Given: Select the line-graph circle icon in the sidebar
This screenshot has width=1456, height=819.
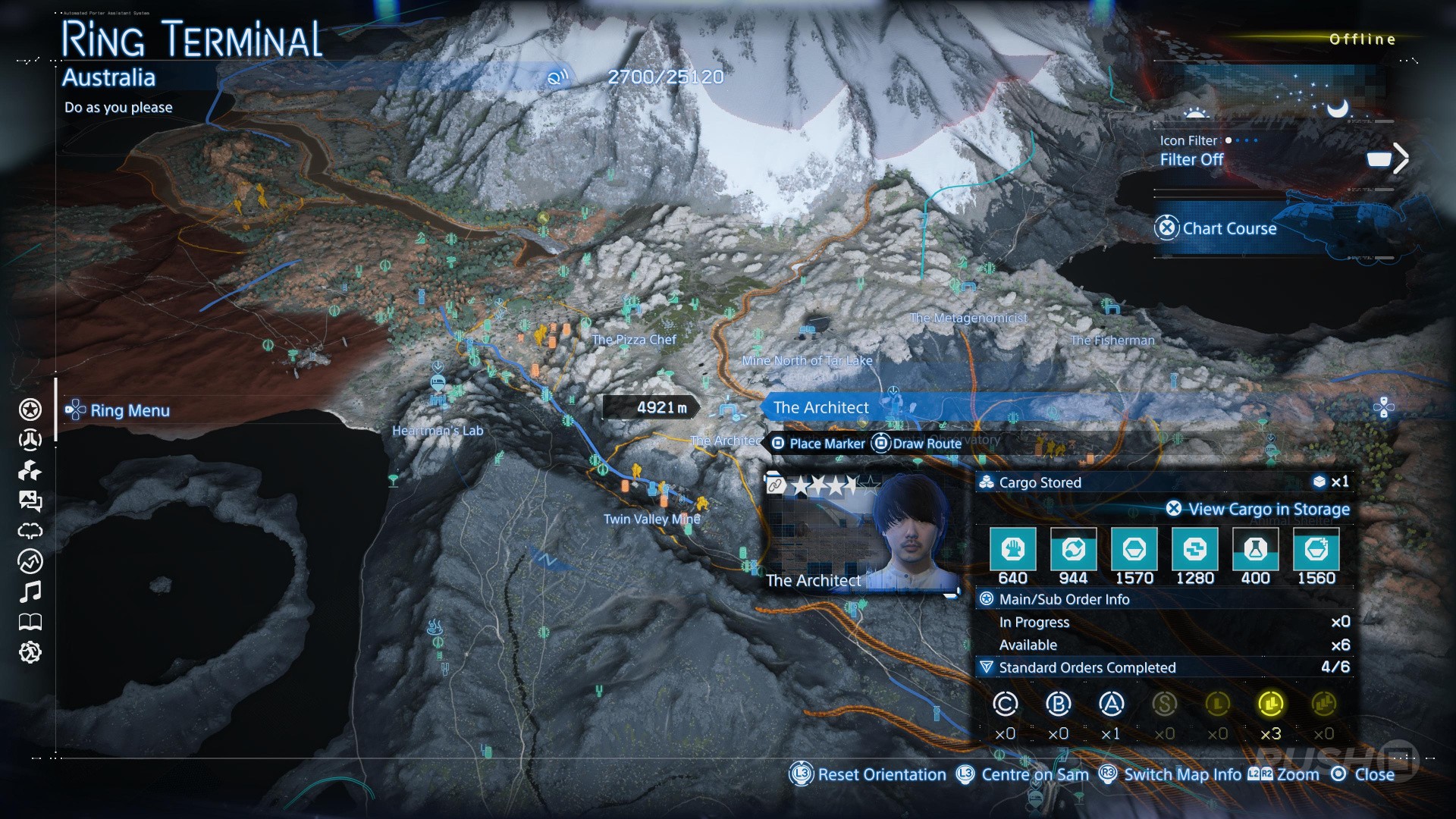Looking at the screenshot, I should [x=30, y=561].
